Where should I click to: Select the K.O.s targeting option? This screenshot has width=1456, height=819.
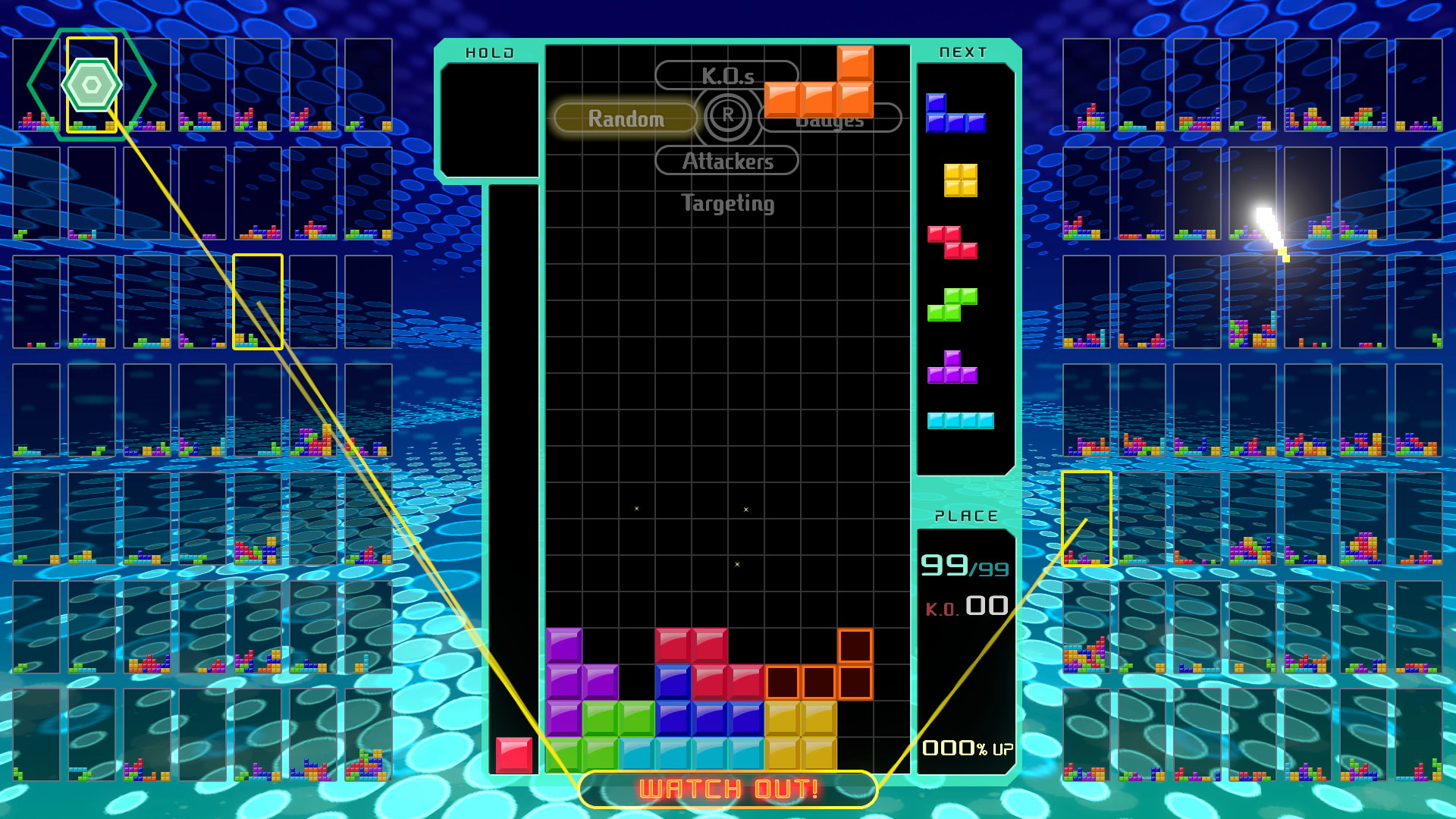(x=726, y=76)
